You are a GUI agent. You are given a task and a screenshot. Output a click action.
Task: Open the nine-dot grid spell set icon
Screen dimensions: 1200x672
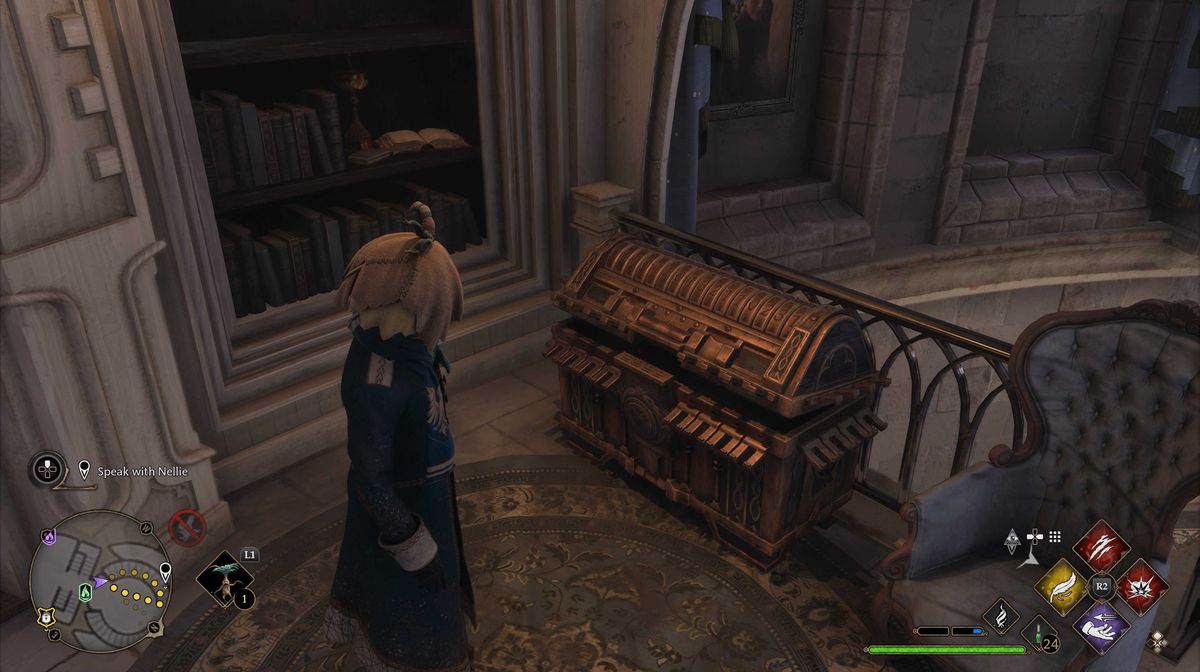(x=1054, y=537)
